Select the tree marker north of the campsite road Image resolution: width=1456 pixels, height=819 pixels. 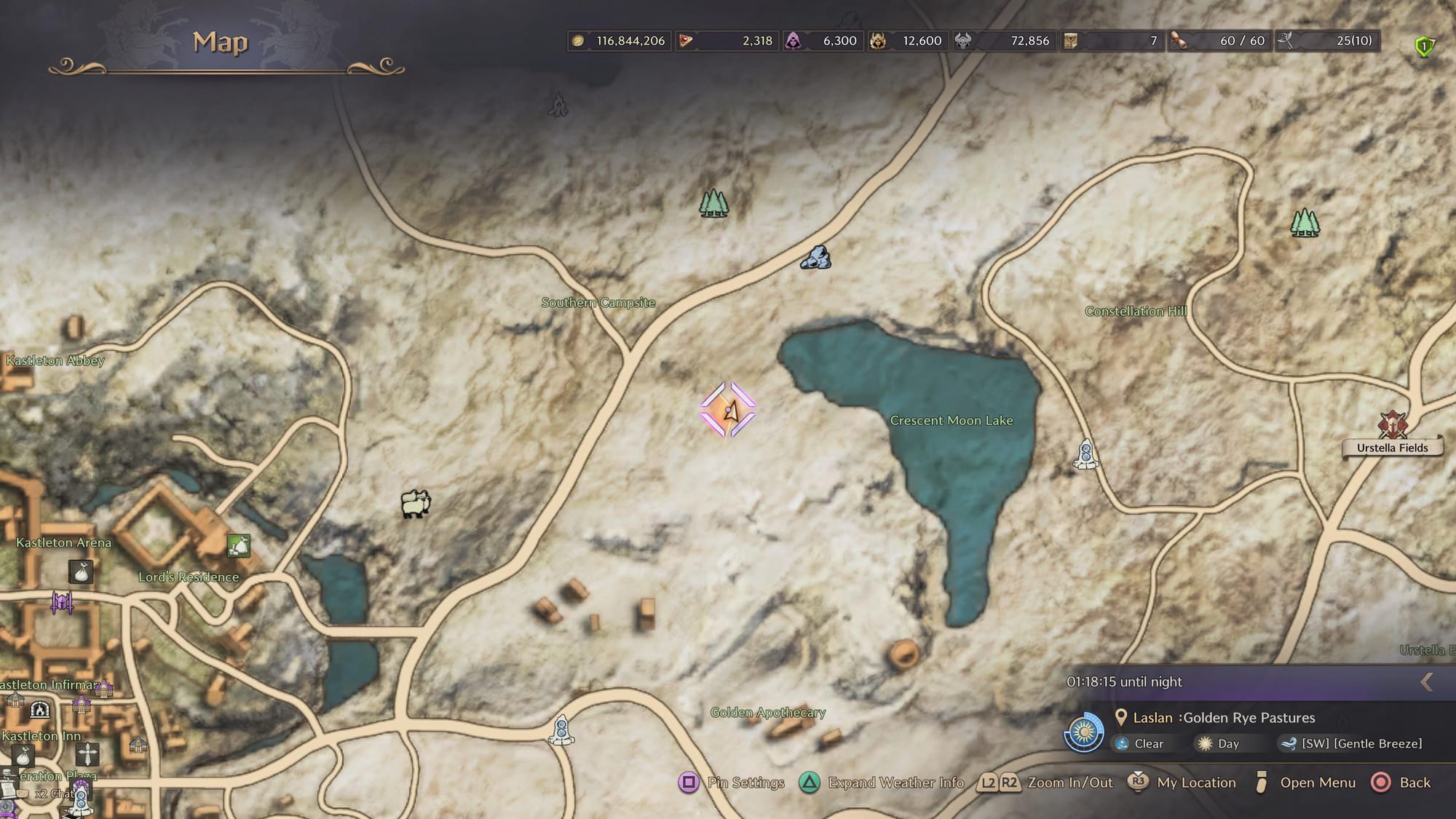click(713, 203)
